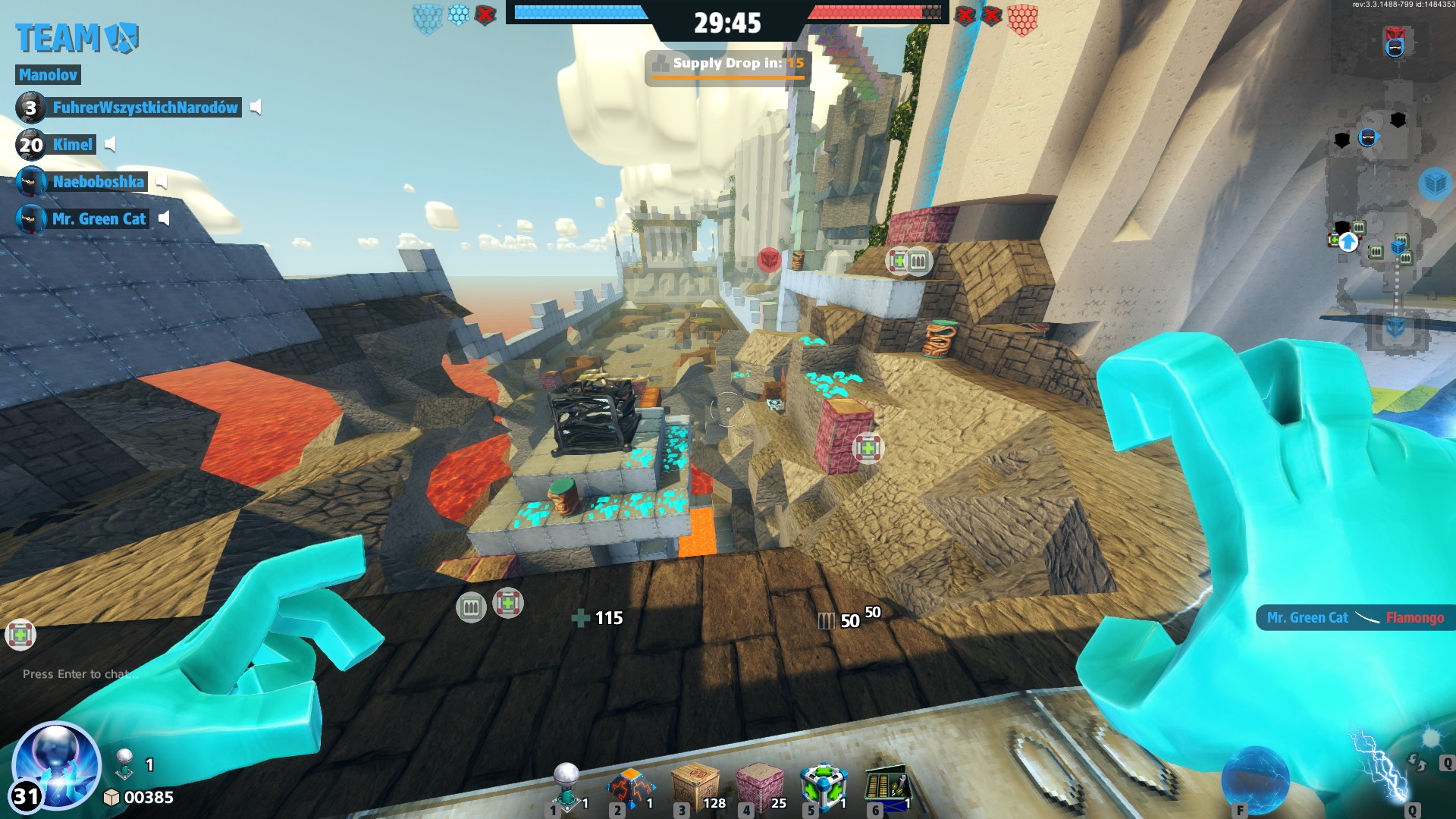The height and width of the screenshot is (819, 1456).
Task: Mute FuhrerWszystkichNarodów's speaker icon
Action: coord(256,108)
